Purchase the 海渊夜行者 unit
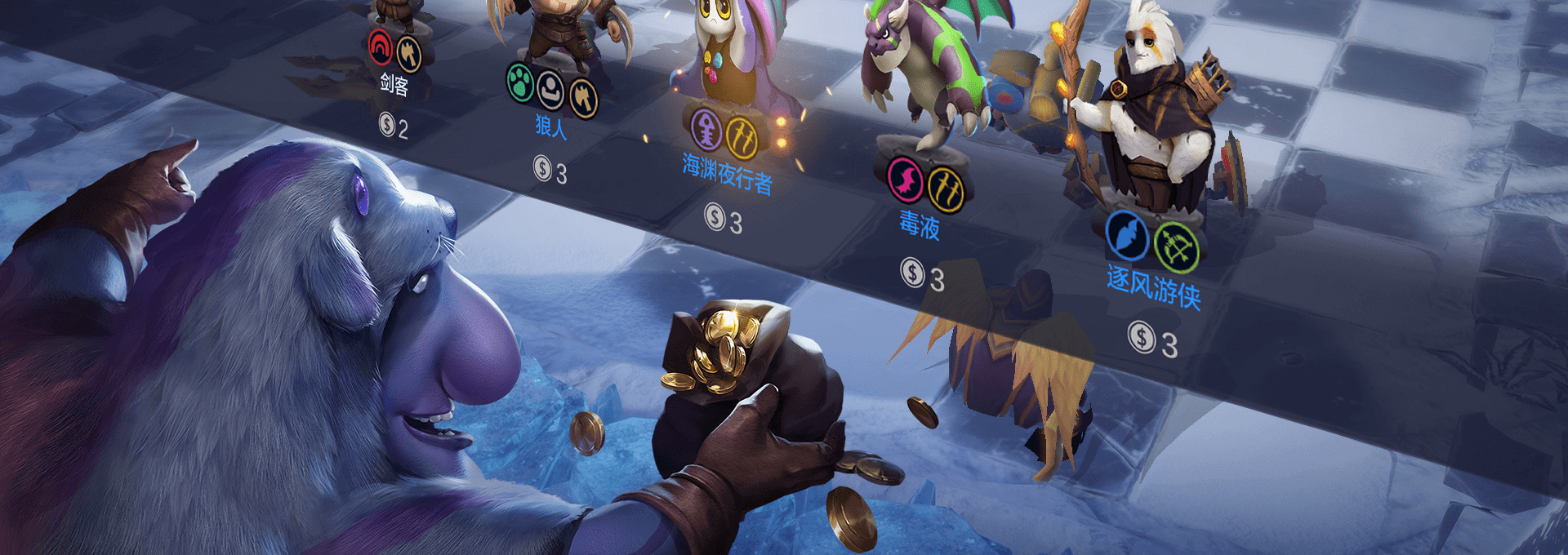The height and width of the screenshot is (555, 1568). tap(727, 174)
